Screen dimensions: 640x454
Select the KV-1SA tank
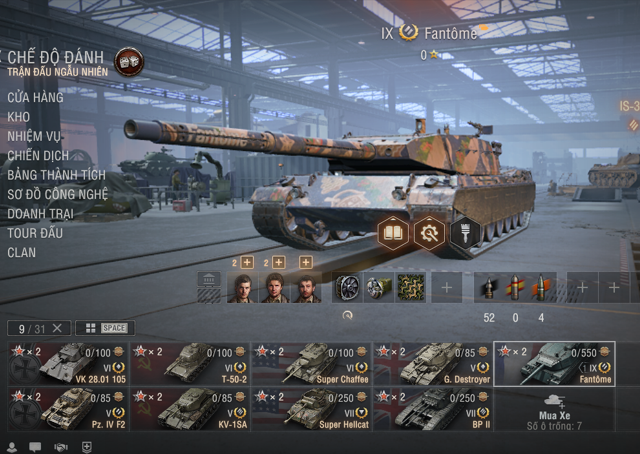pos(190,408)
